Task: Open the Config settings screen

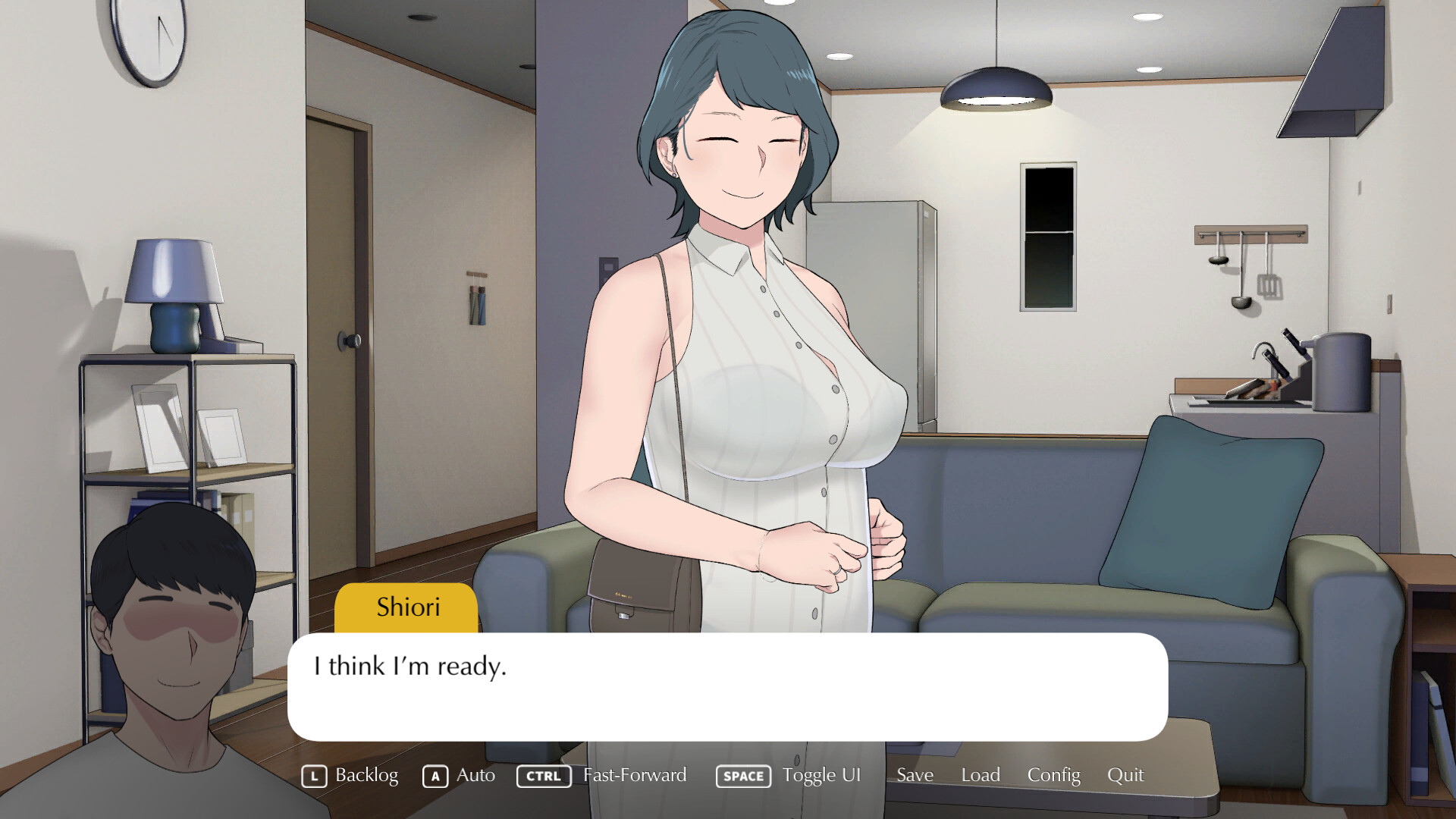Action: point(1053,775)
